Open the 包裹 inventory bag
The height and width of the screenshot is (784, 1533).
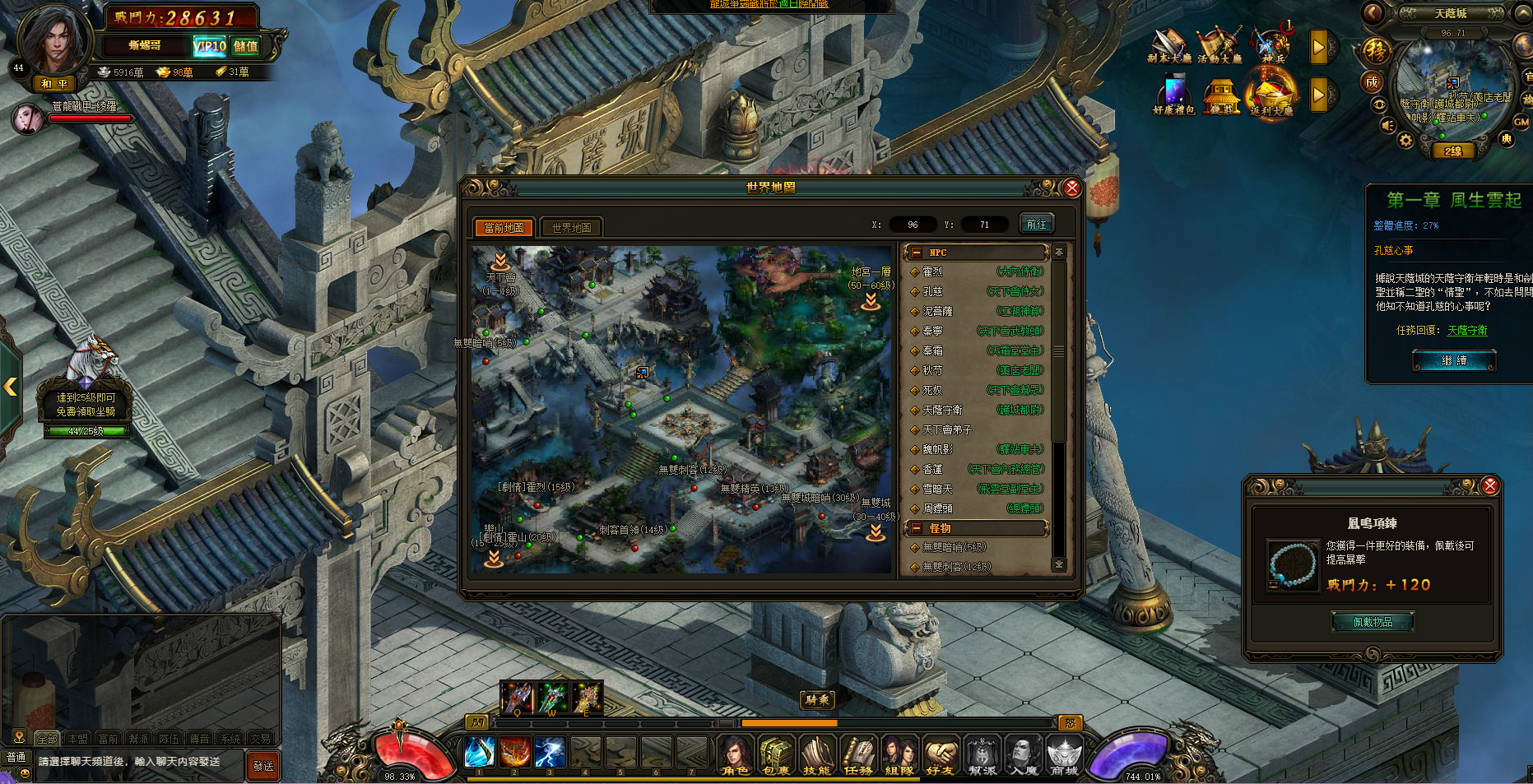[x=775, y=754]
